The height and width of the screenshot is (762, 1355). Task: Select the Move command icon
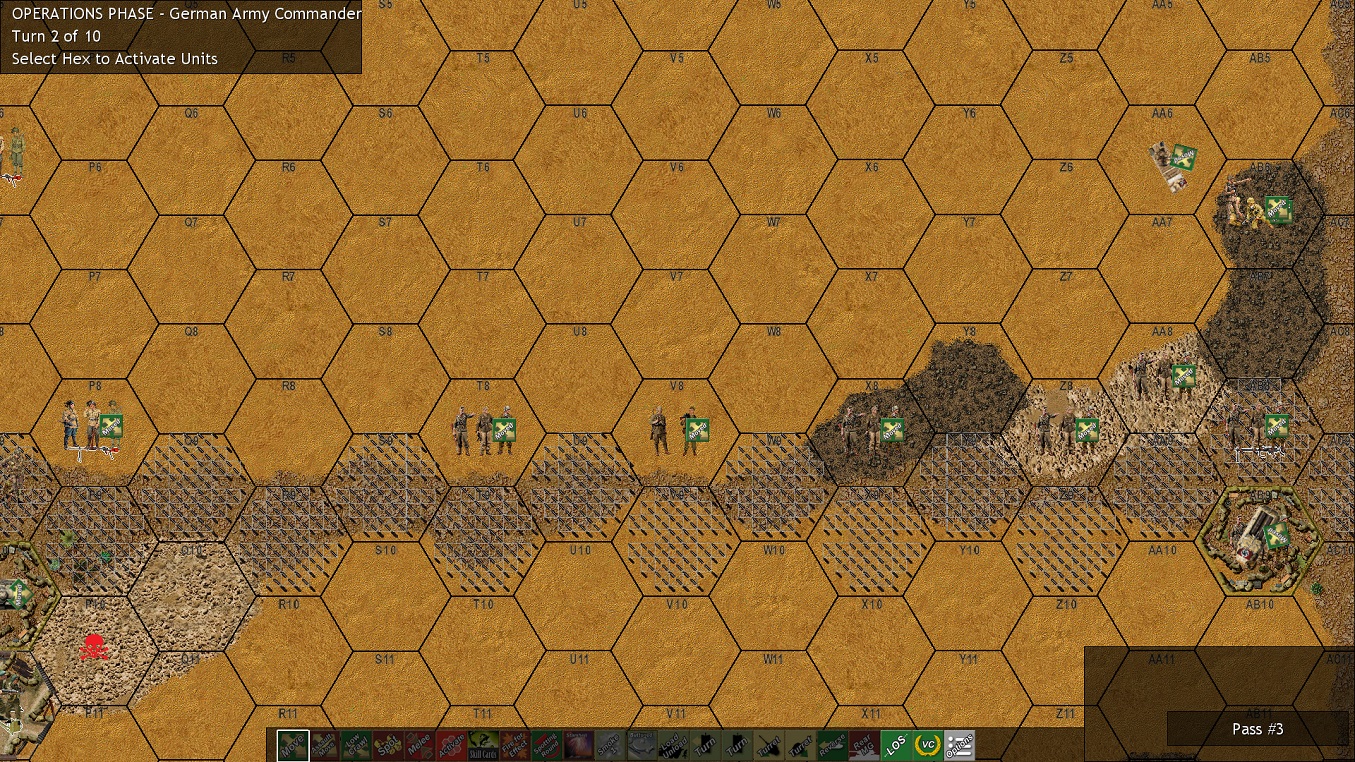(292, 745)
